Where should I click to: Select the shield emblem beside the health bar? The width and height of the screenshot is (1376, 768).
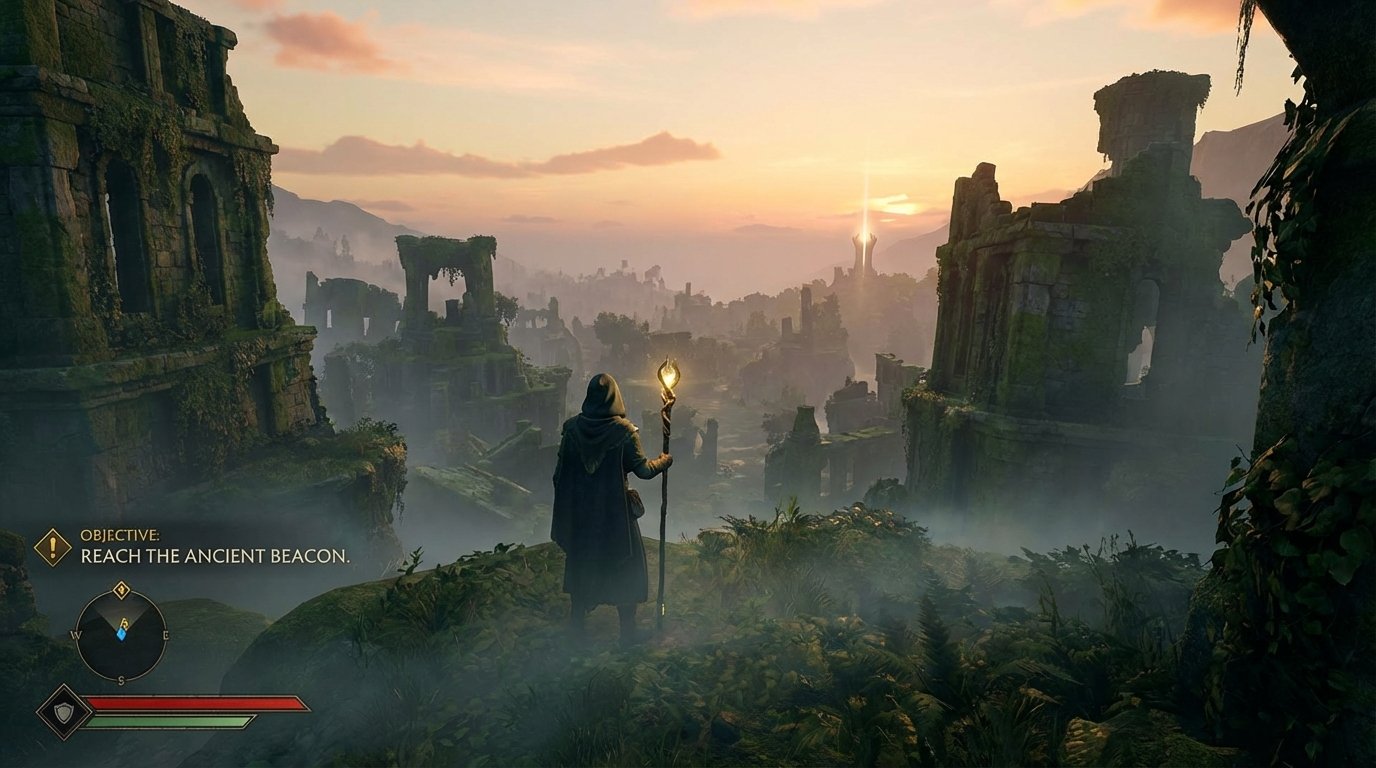(x=63, y=713)
